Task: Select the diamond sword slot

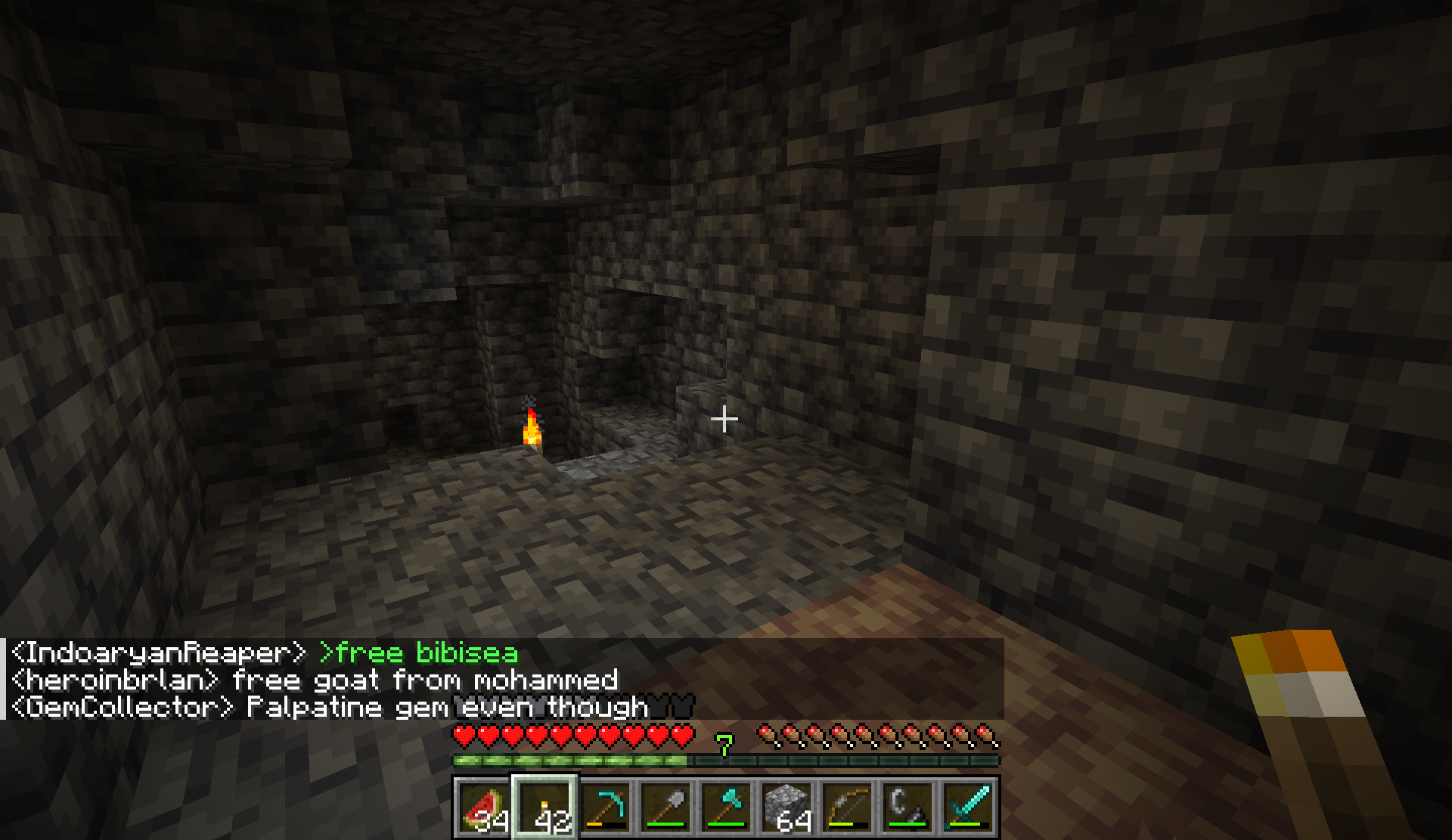Action: (969, 807)
